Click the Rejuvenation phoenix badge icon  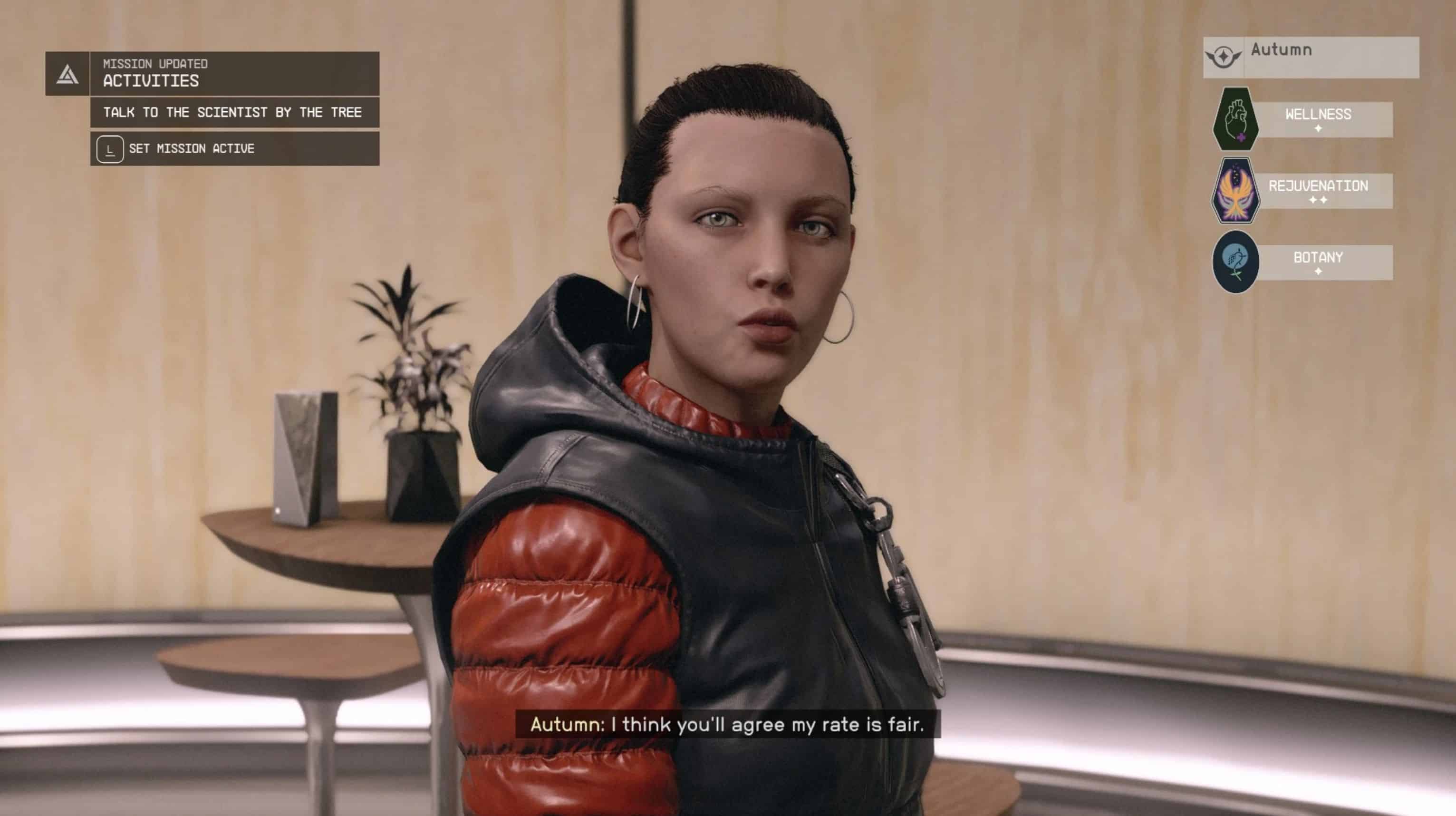tap(1235, 191)
